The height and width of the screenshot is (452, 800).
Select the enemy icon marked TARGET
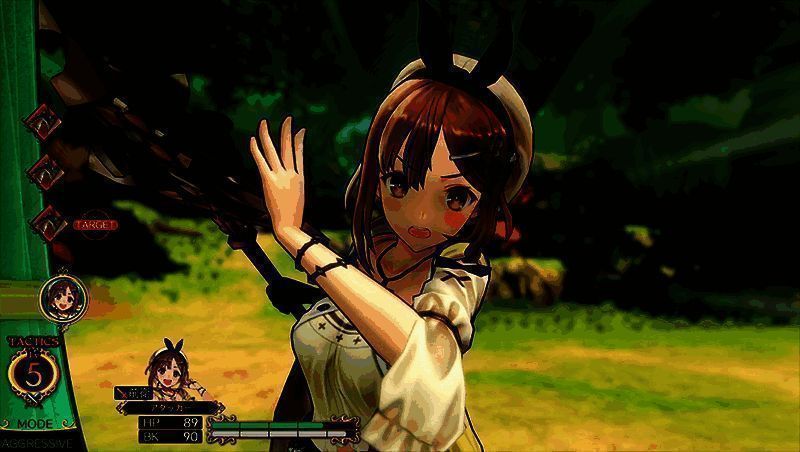click(x=48, y=223)
